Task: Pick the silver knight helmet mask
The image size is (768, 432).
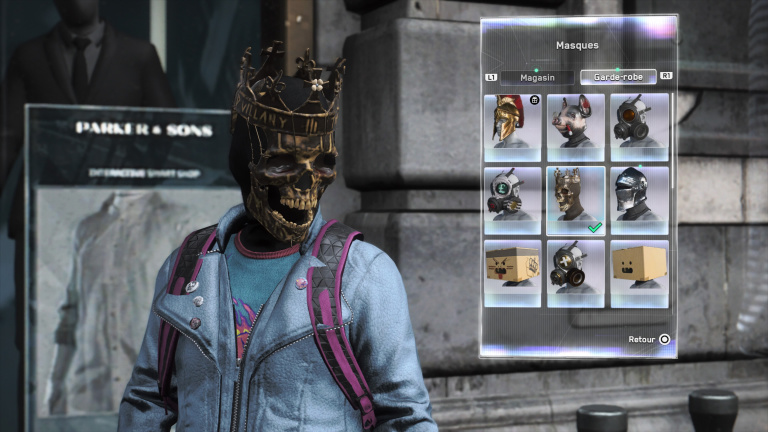Action: click(639, 200)
